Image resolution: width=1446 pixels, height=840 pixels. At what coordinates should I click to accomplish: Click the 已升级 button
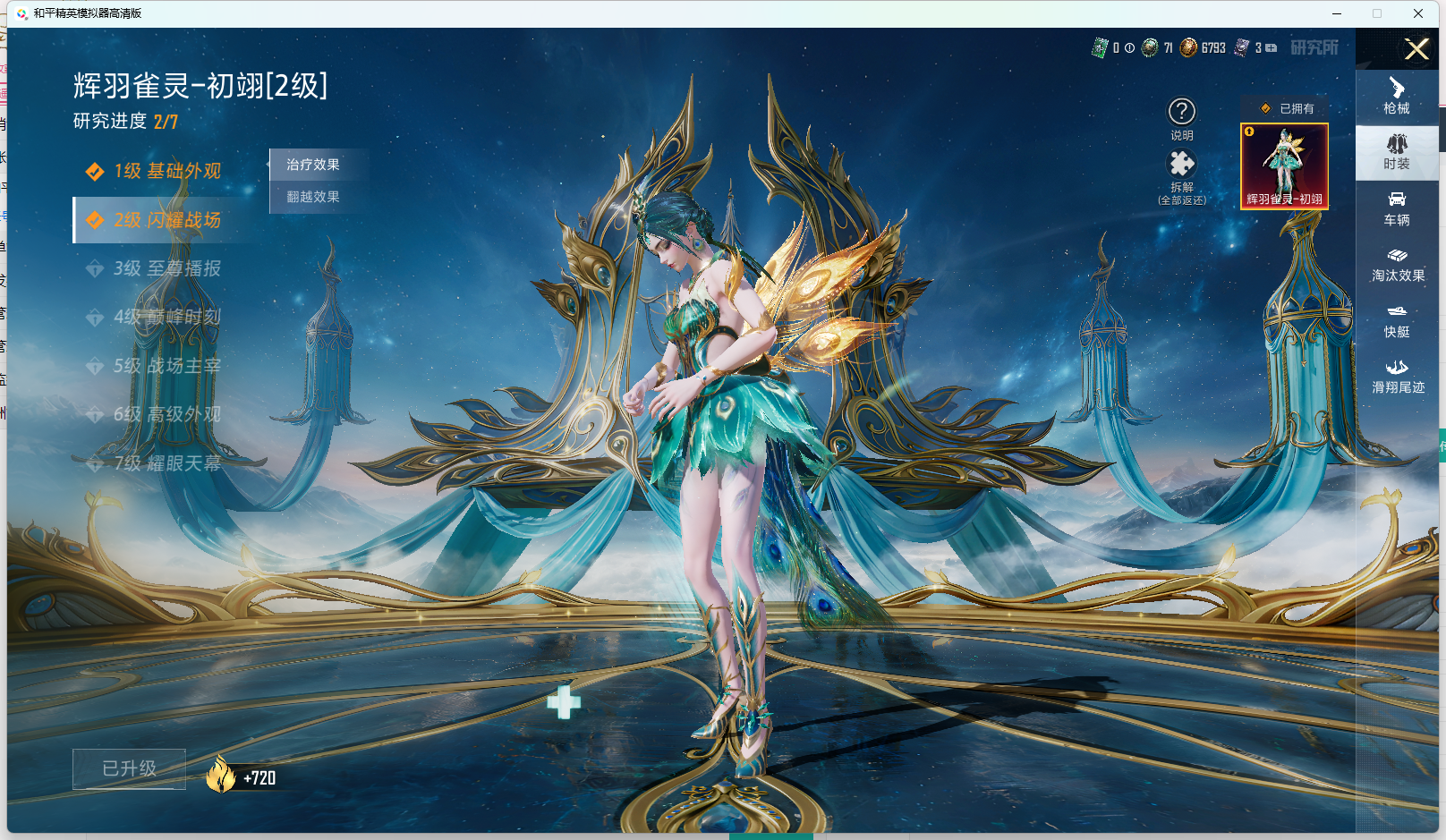coord(129,768)
